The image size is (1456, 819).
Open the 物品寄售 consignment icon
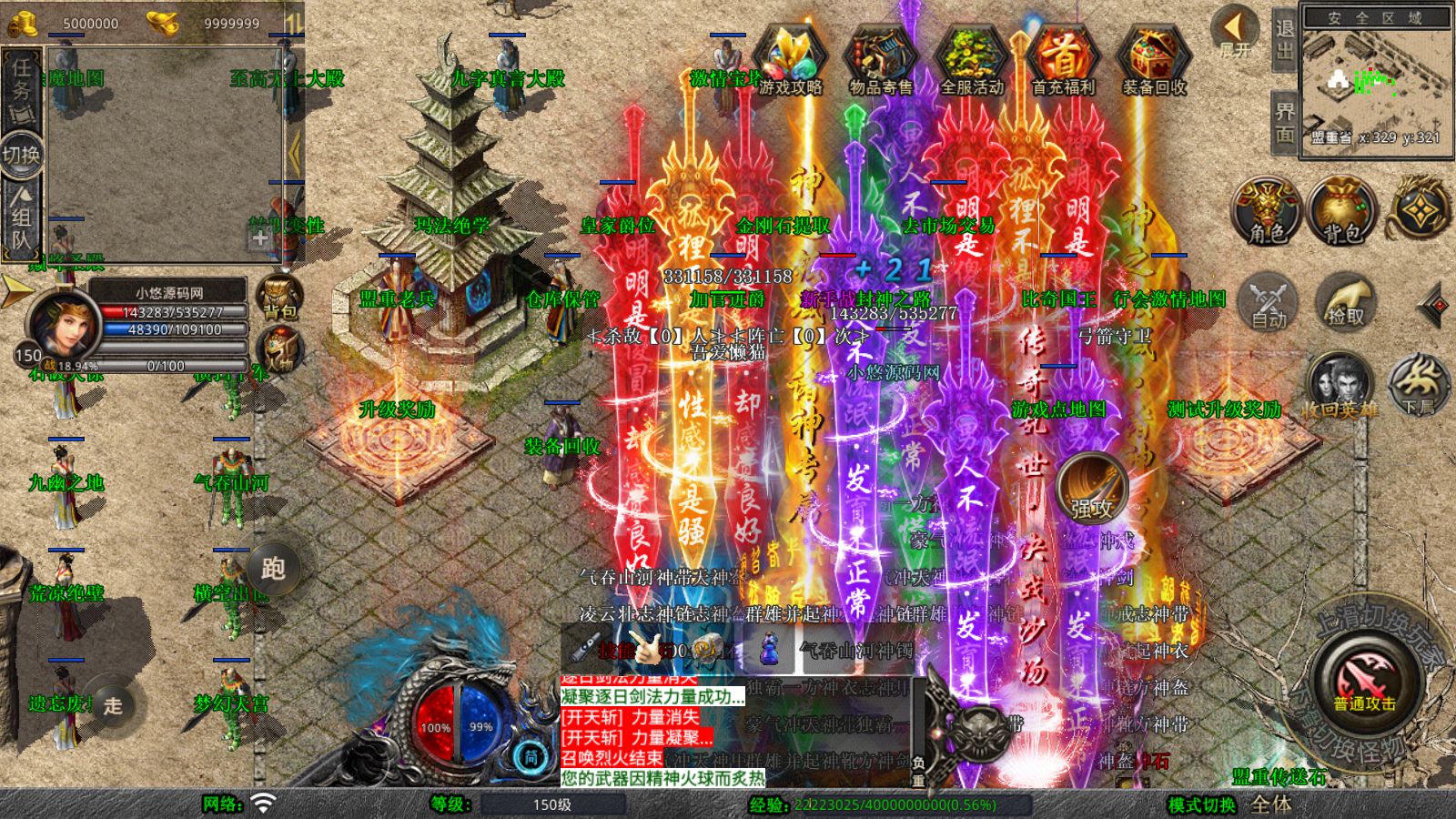click(880, 60)
